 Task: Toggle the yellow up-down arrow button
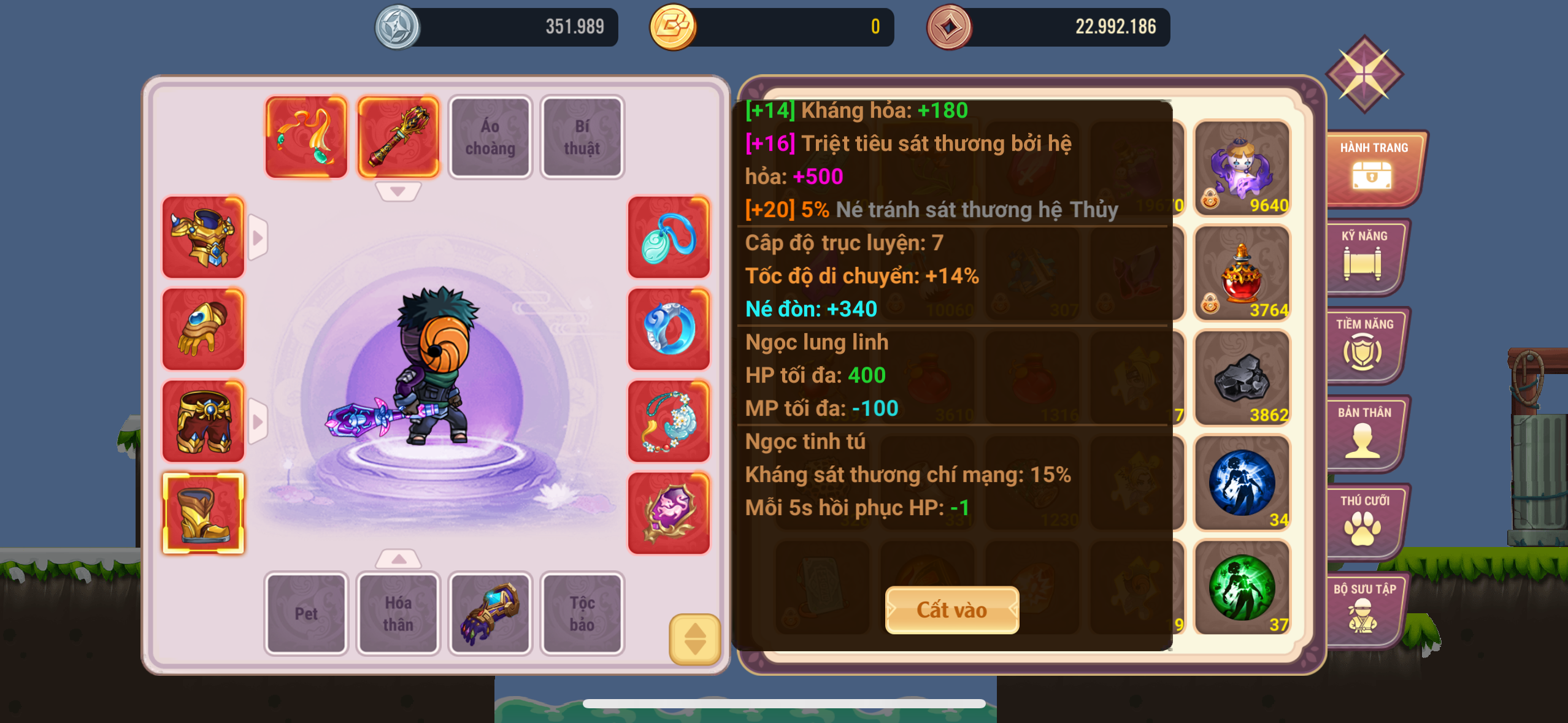coord(694,639)
